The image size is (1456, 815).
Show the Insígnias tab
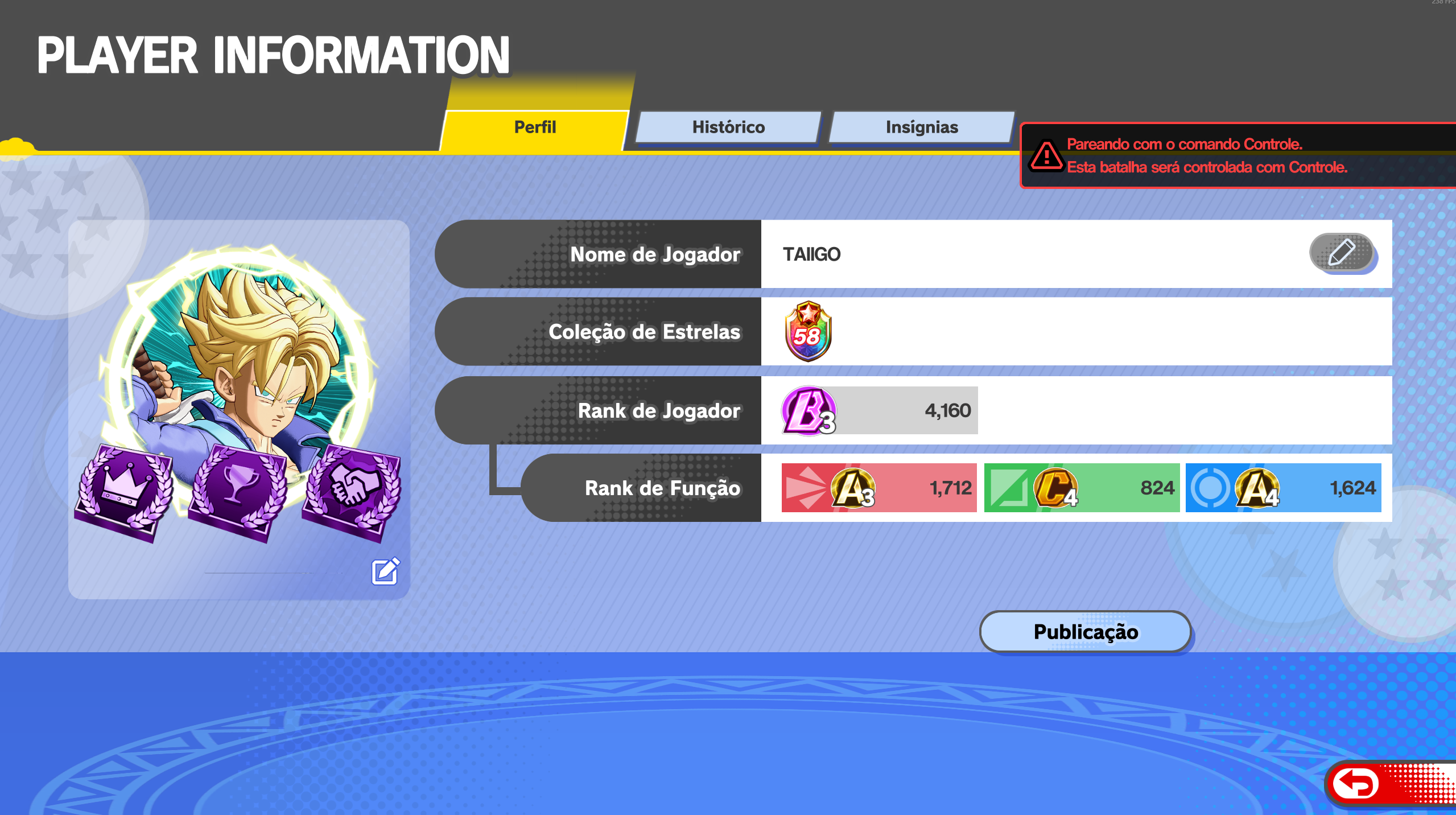(922, 127)
